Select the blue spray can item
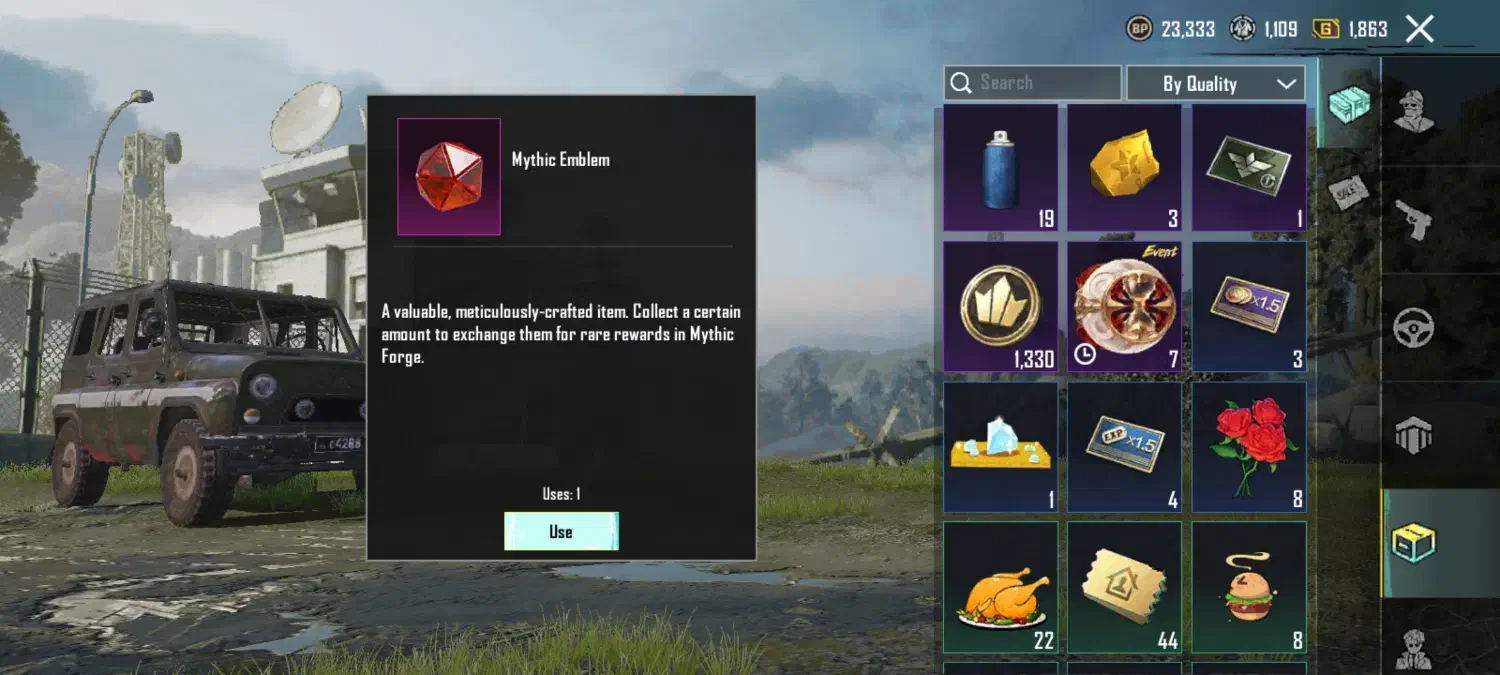The image size is (1500, 675). coord(1000,168)
